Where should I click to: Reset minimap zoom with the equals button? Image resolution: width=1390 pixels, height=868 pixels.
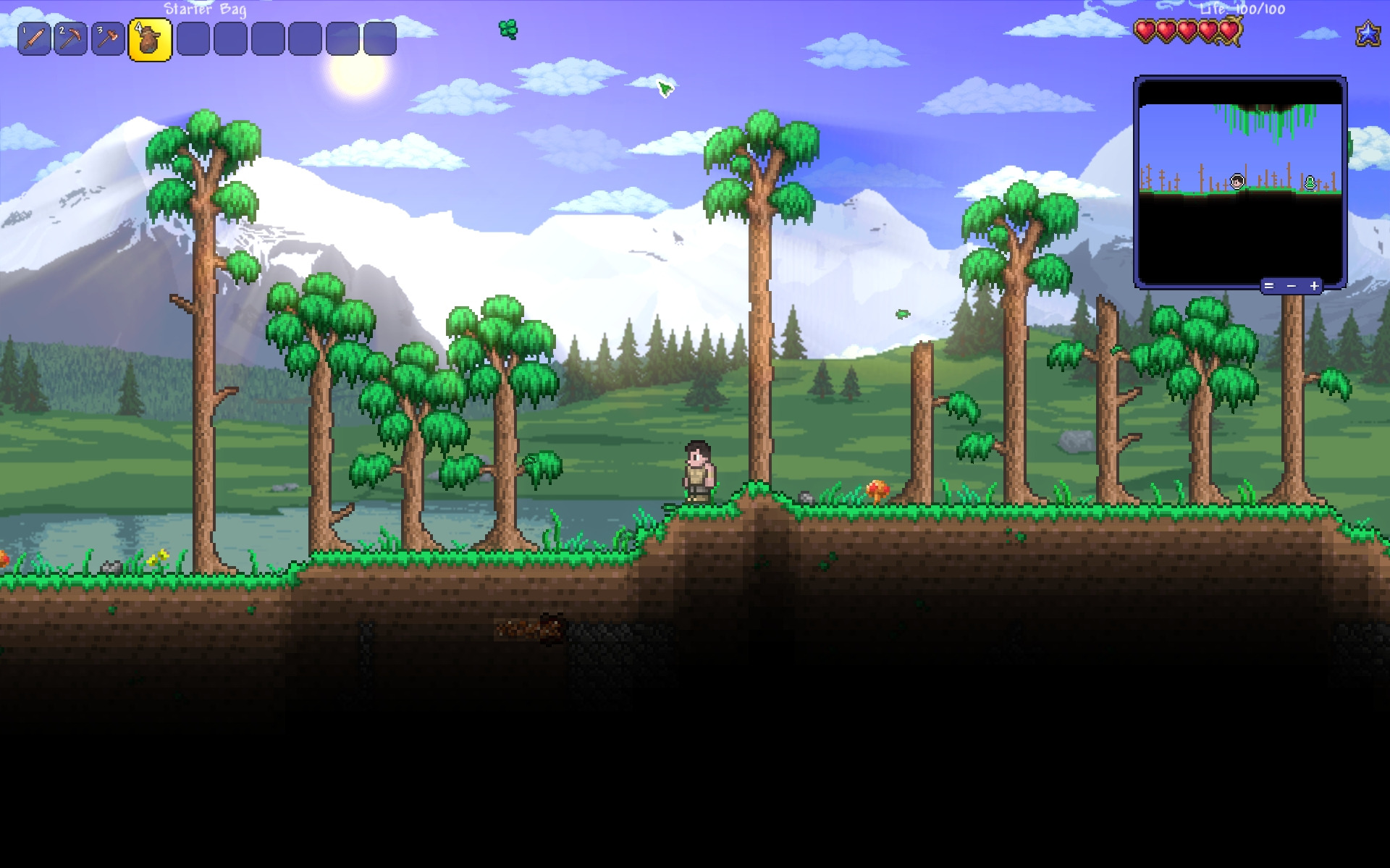[x=1268, y=286]
